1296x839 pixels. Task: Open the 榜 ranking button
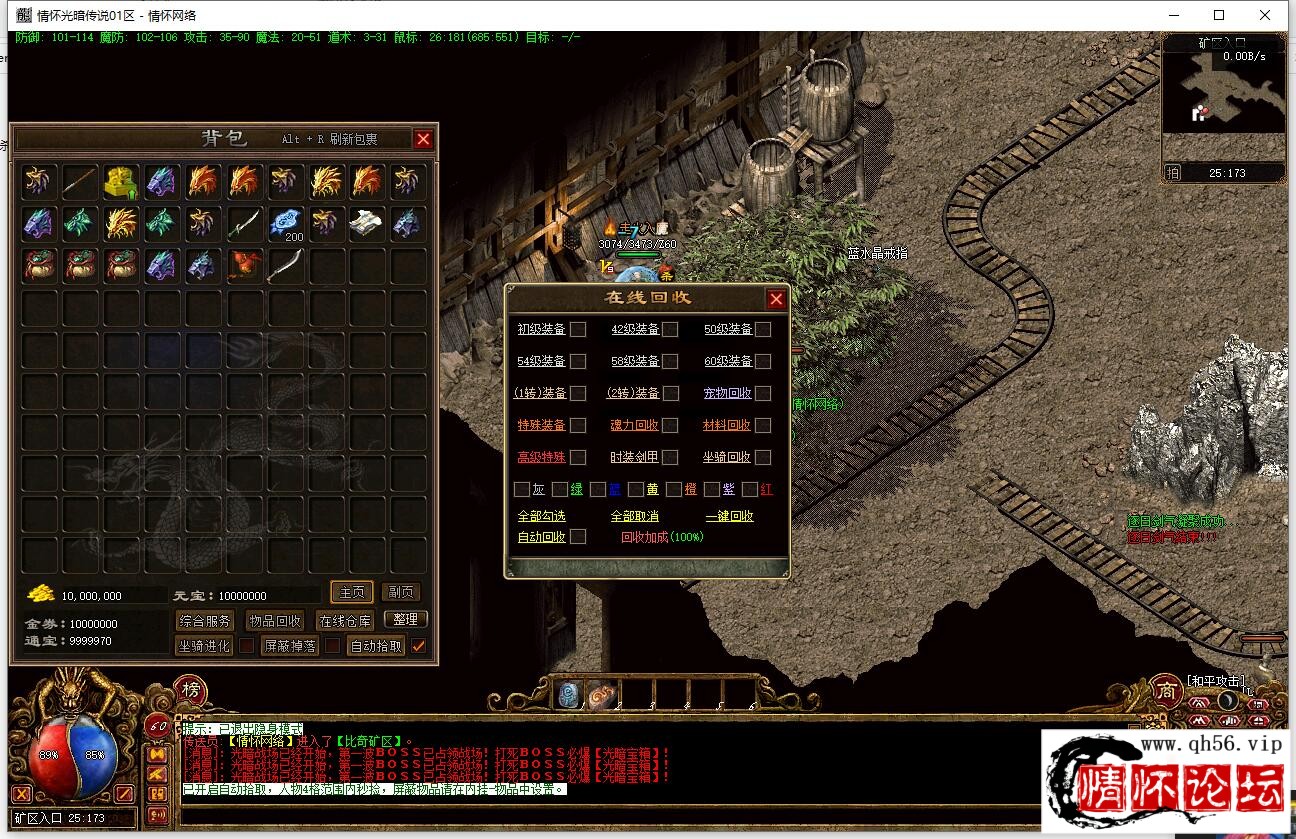click(x=190, y=689)
